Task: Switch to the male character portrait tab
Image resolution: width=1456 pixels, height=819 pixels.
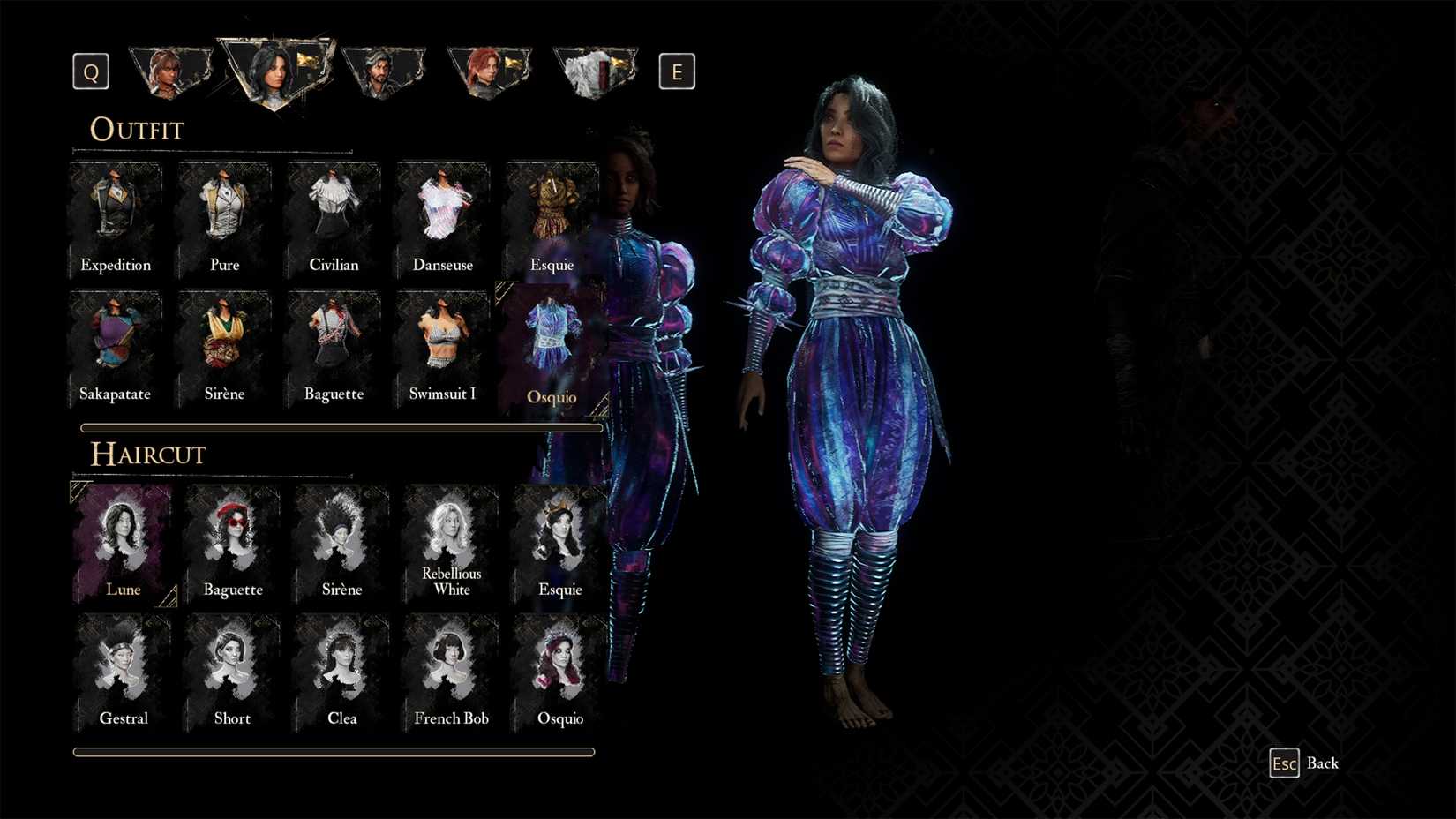Action: (x=383, y=69)
